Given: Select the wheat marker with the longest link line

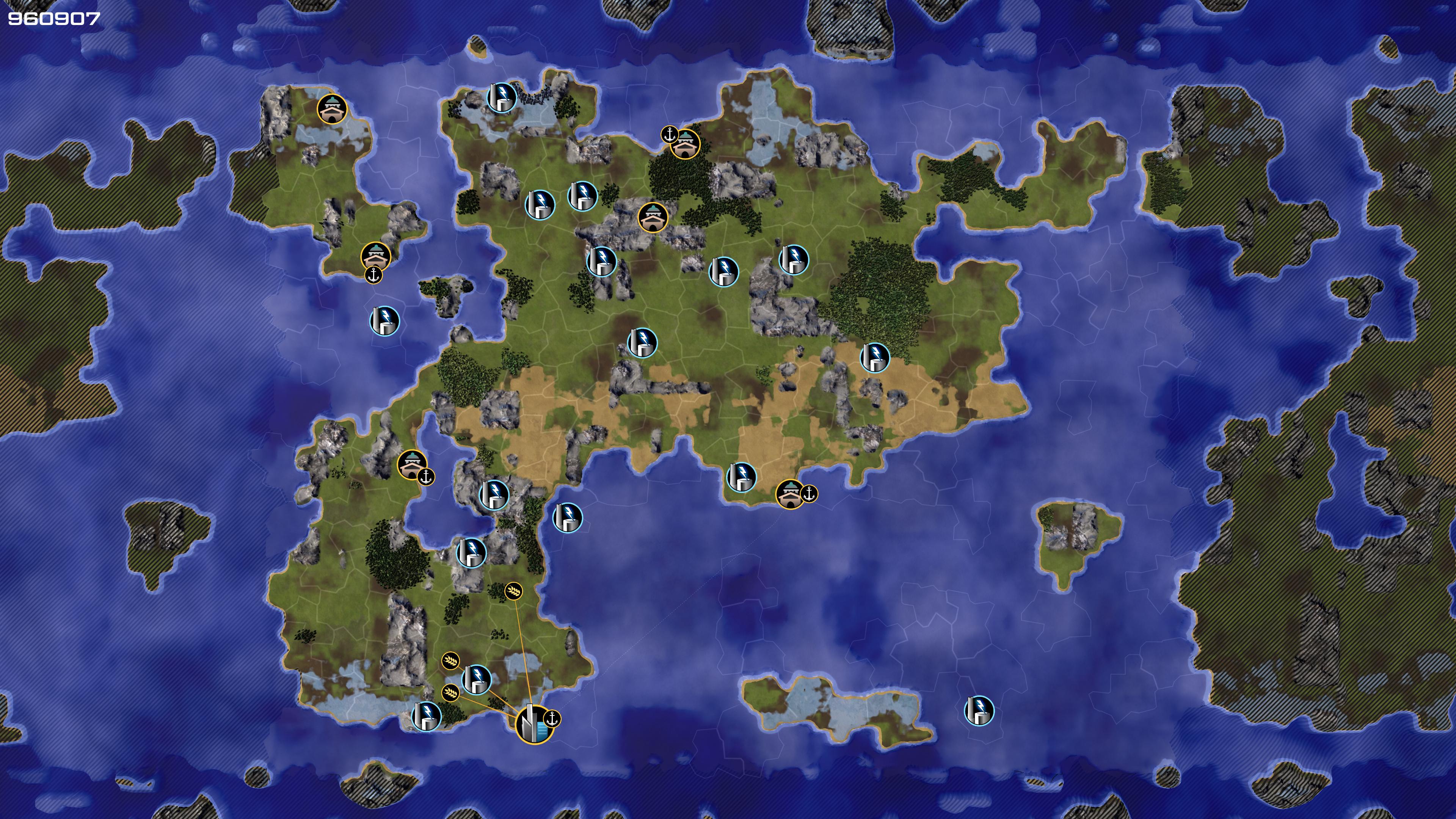Looking at the screenshot, I should pyautogui.click(x=513, y=591).
